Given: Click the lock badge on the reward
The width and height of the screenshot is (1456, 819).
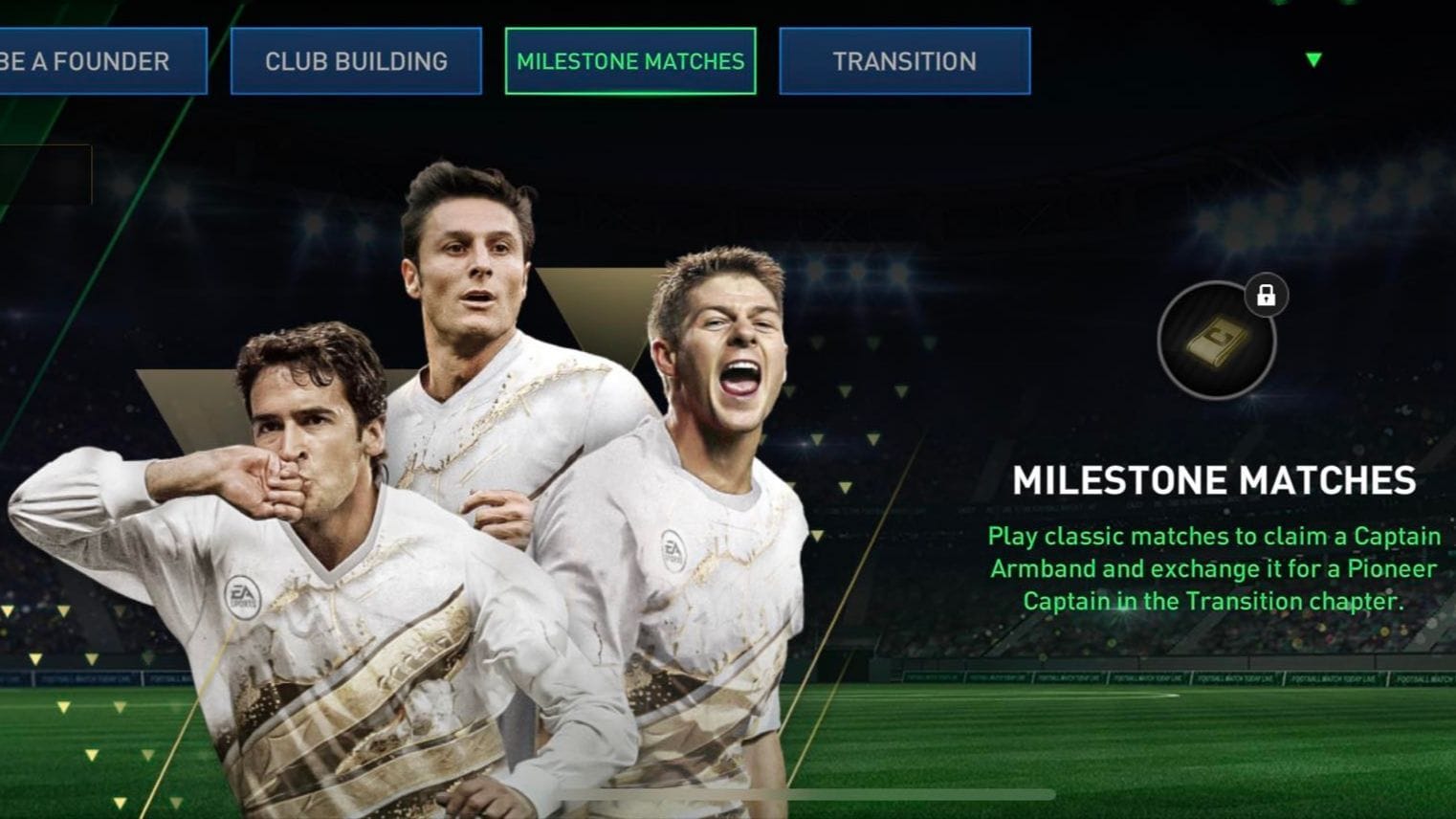Looking at the screenshot, I should [x=1266, y=297].
